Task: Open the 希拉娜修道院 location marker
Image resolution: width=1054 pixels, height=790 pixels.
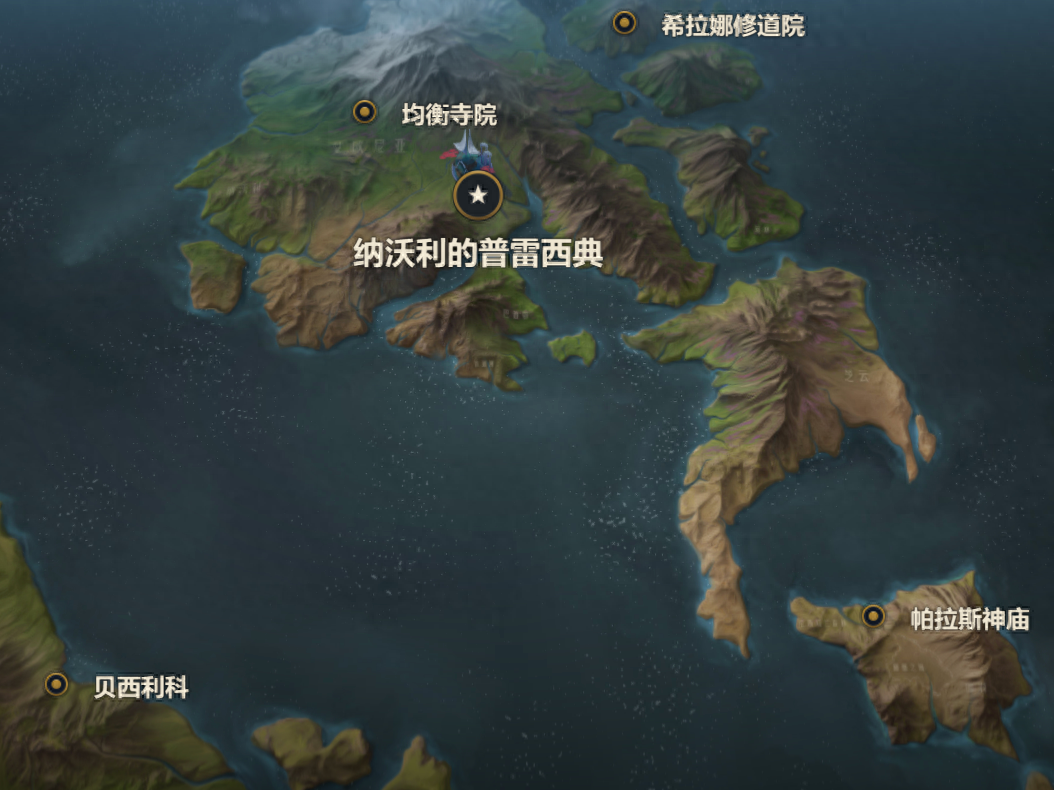Action: [625, 23]
